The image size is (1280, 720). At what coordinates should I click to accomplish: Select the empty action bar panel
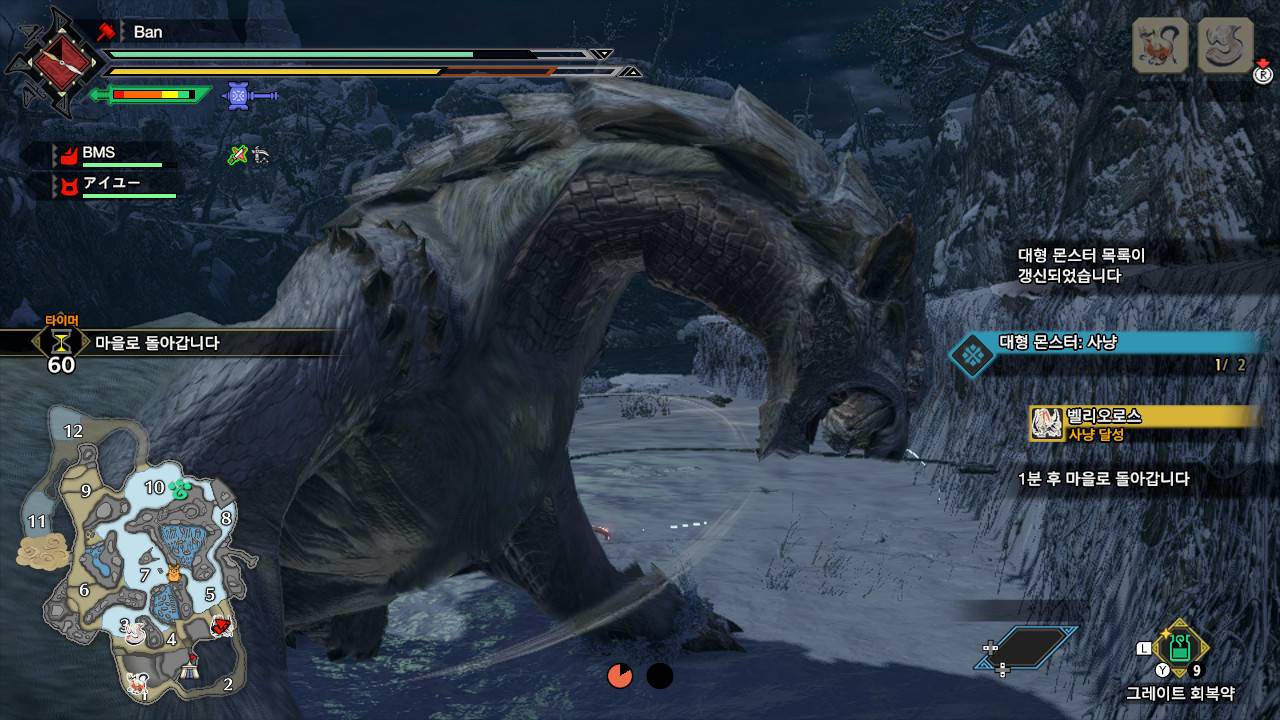pos(1026,647)
